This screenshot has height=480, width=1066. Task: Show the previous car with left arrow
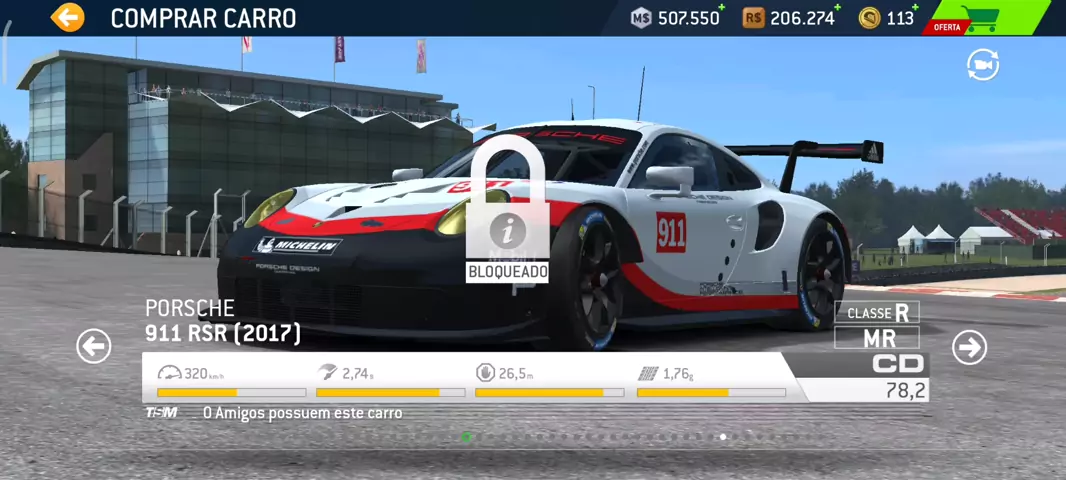click(94, 346)
